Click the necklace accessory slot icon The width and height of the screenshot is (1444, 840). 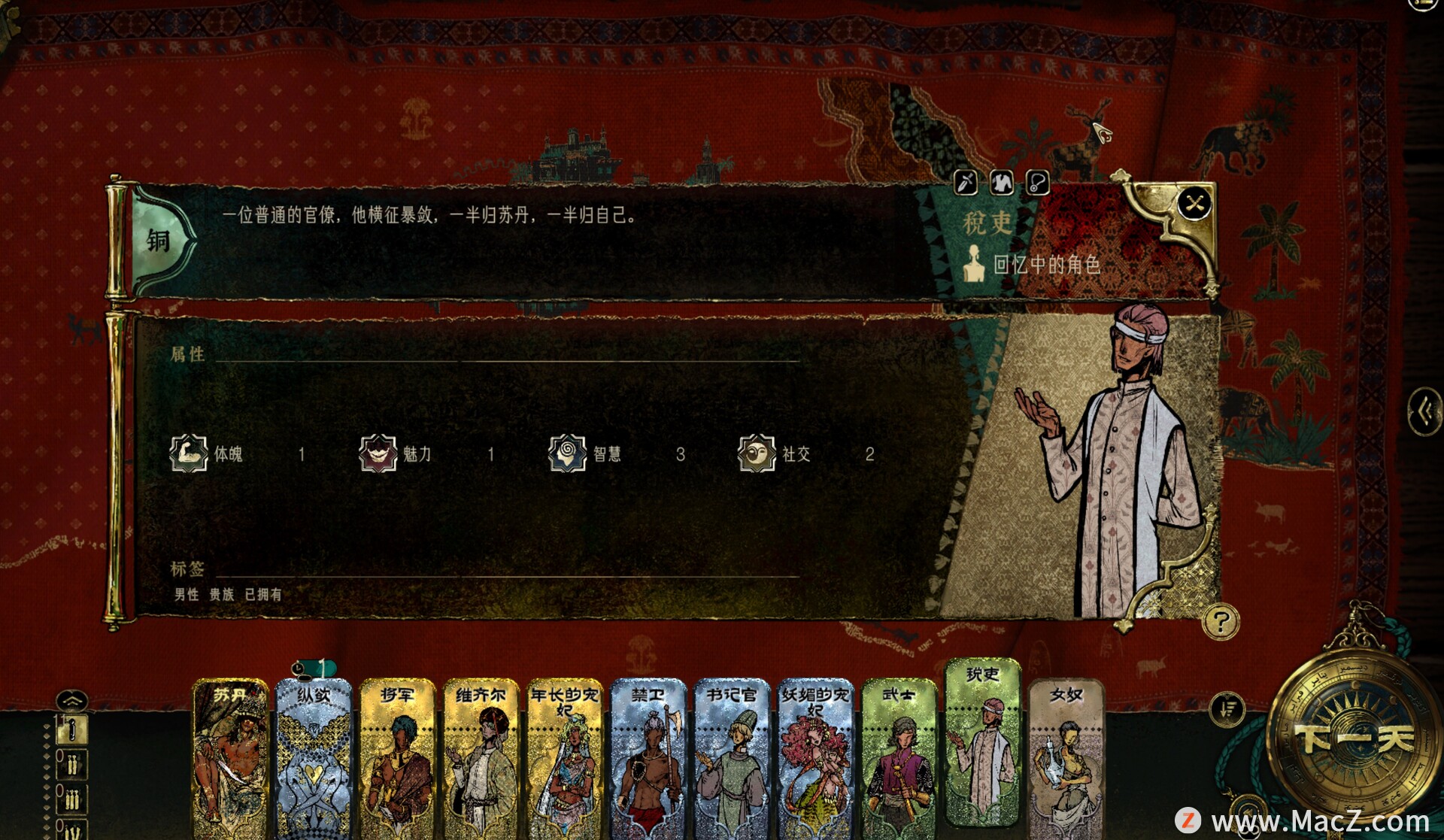click(1038, 182)
